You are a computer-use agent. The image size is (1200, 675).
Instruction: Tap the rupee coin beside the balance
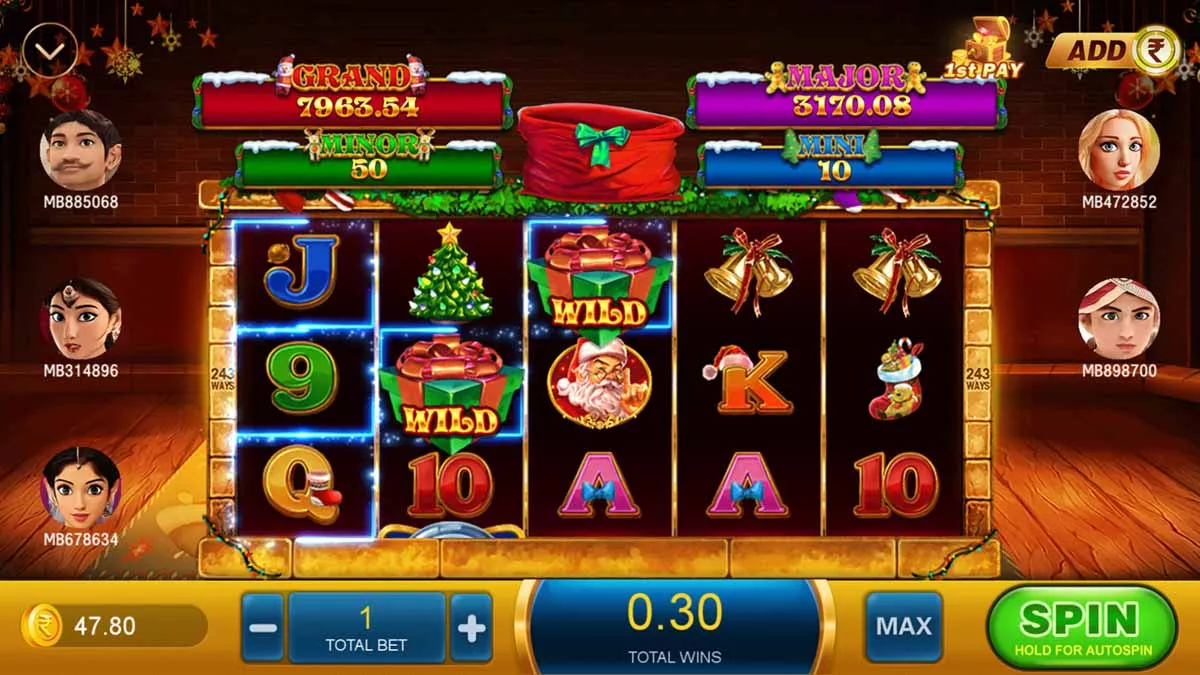click(42, 627)
